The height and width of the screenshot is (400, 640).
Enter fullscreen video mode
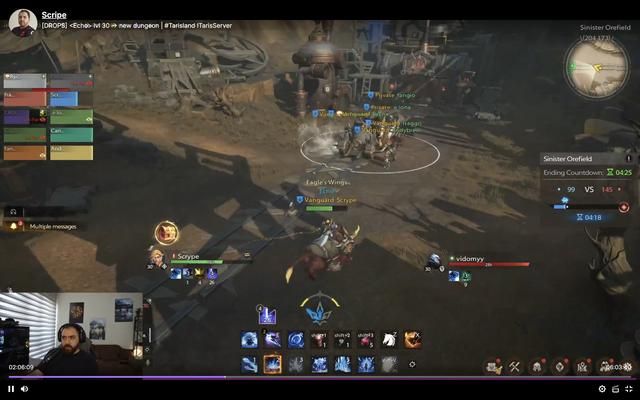(629, 389)
